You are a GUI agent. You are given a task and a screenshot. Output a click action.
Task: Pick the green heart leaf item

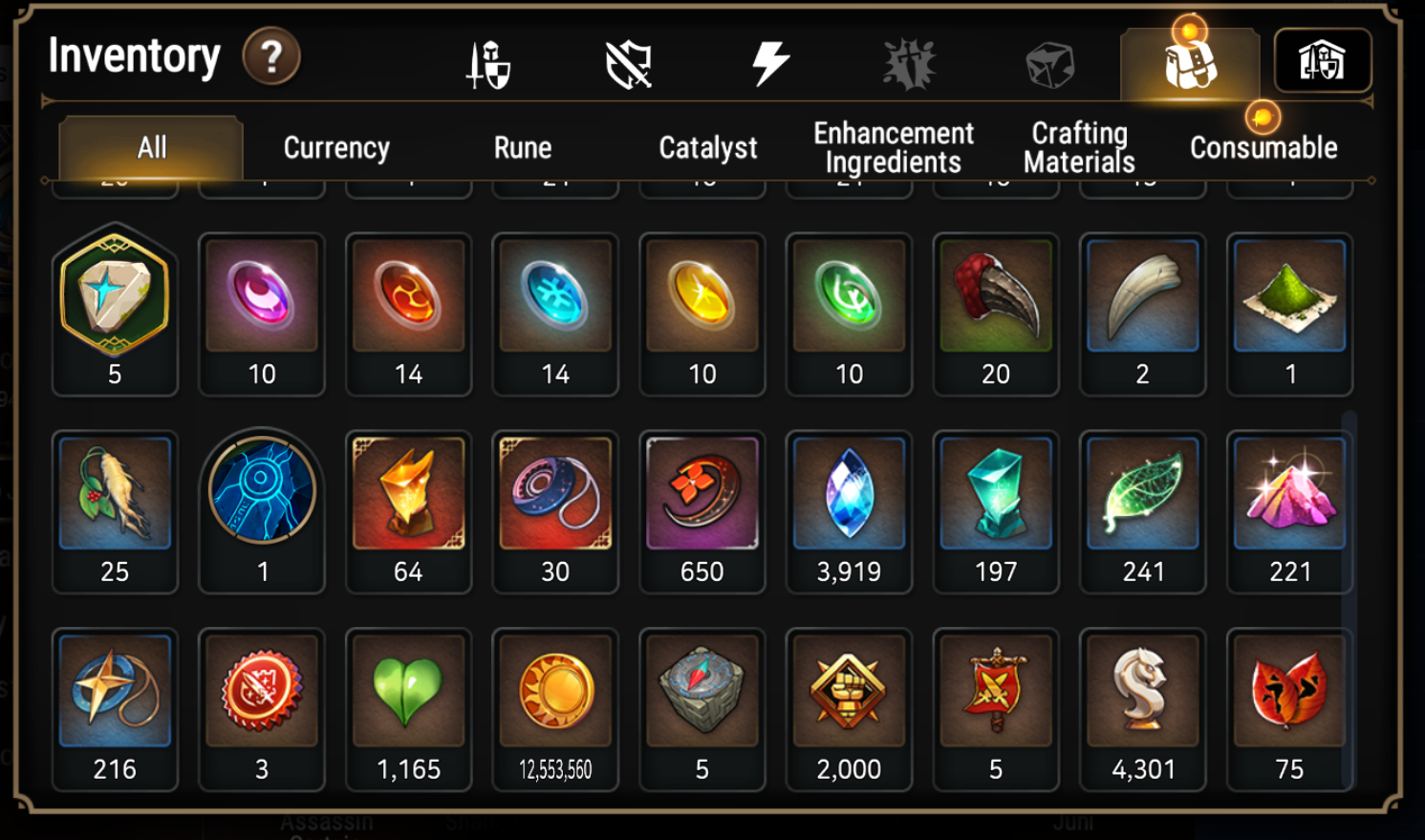[x=409, y=708]
